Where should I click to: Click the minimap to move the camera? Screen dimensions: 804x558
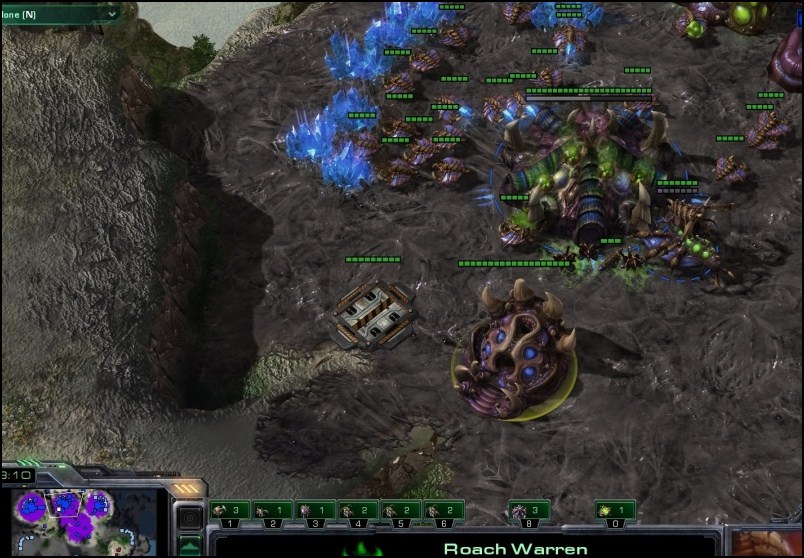[80, 520]
